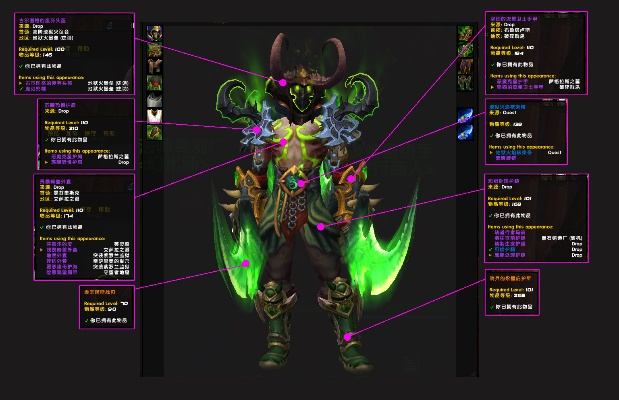Choose the leggings appearance slot

[465, 66]
